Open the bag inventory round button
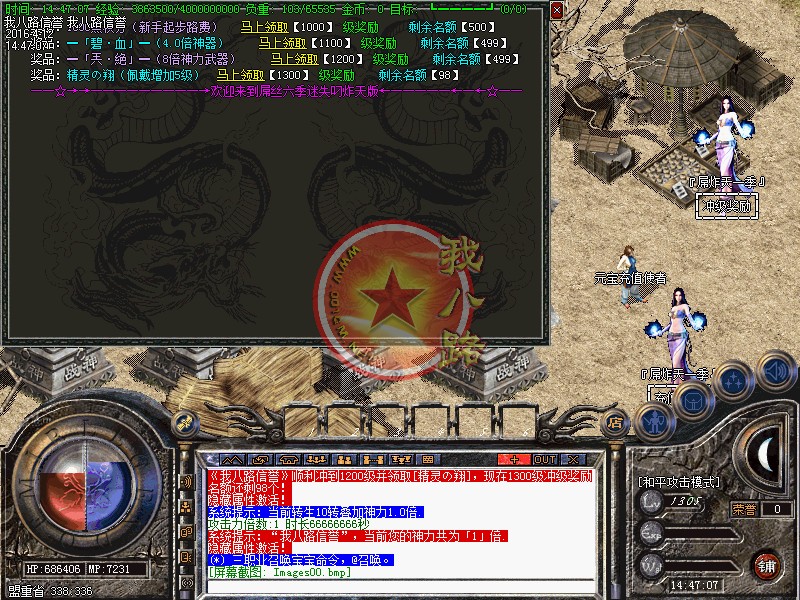 [693, 400]
